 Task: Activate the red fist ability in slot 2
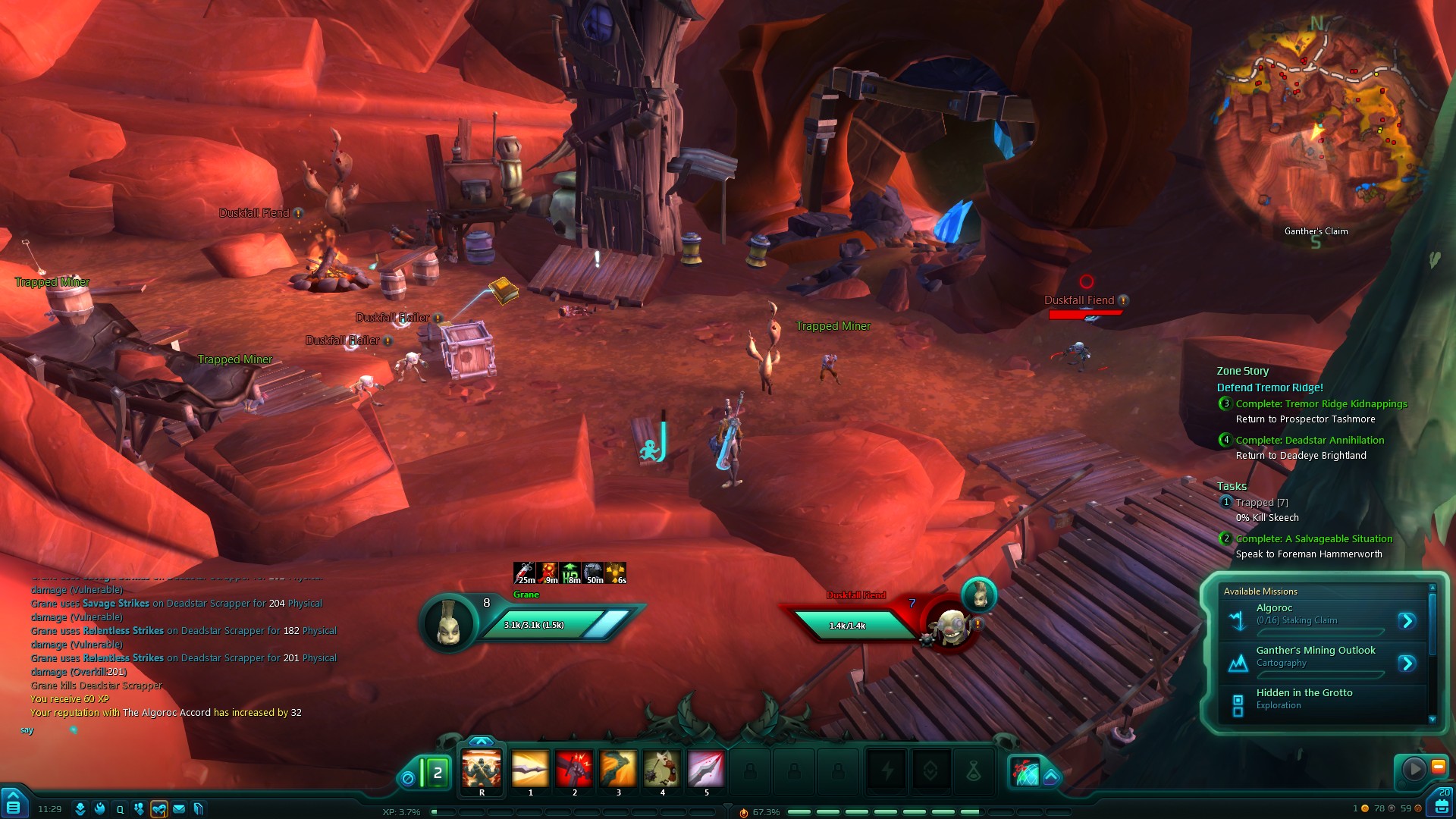[574, 770]
